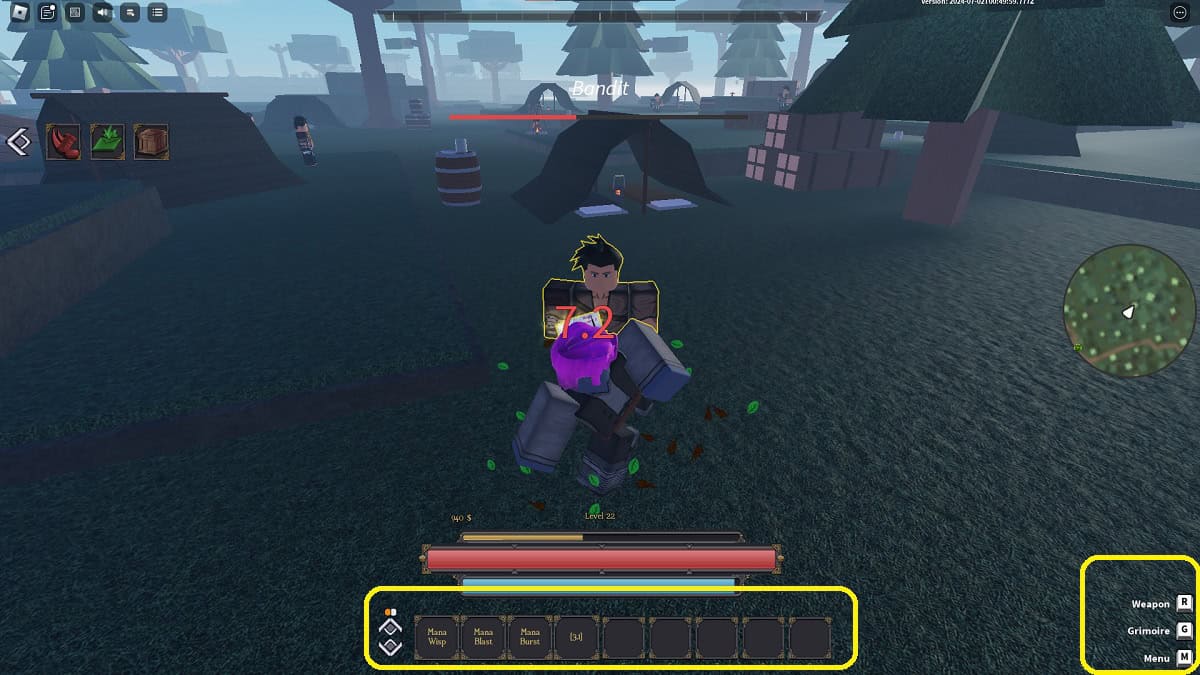Switch hotbar page with lower diamond arrow
The image size is (1200, 675).
(x=391, y=647)
